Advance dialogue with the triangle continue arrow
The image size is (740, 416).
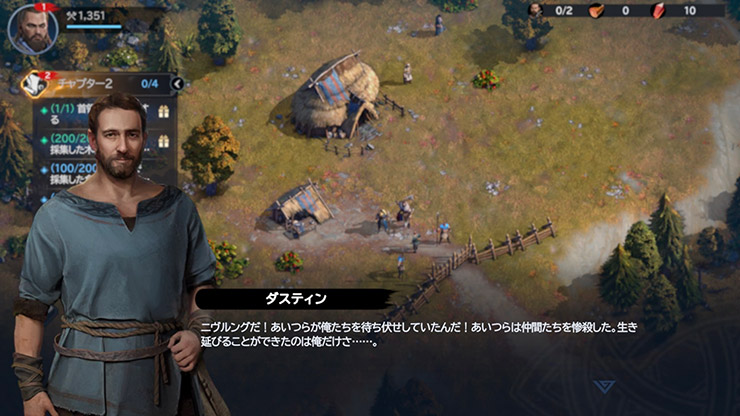603,386
